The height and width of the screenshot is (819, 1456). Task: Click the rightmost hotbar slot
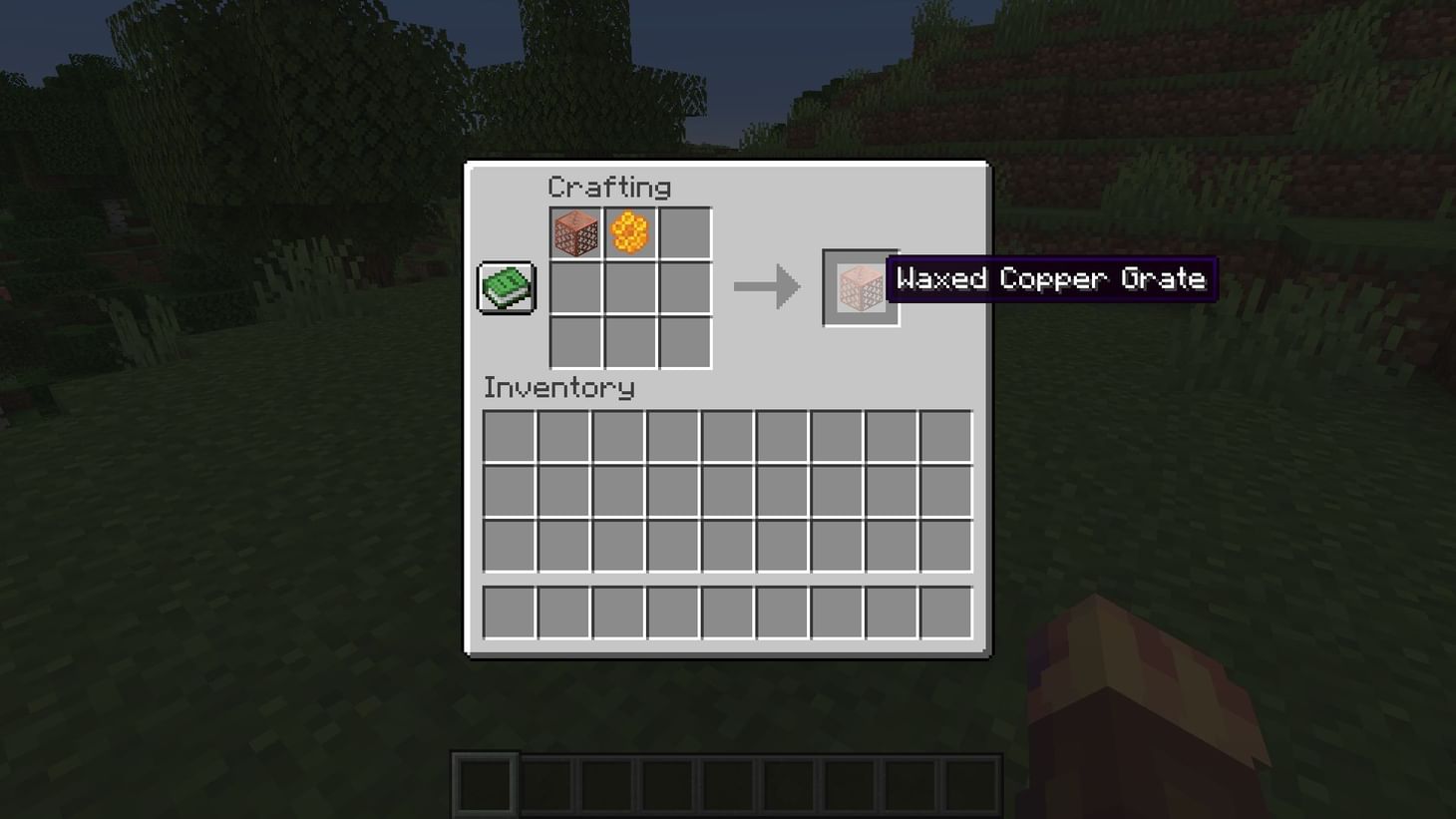[x=973, y=786]
